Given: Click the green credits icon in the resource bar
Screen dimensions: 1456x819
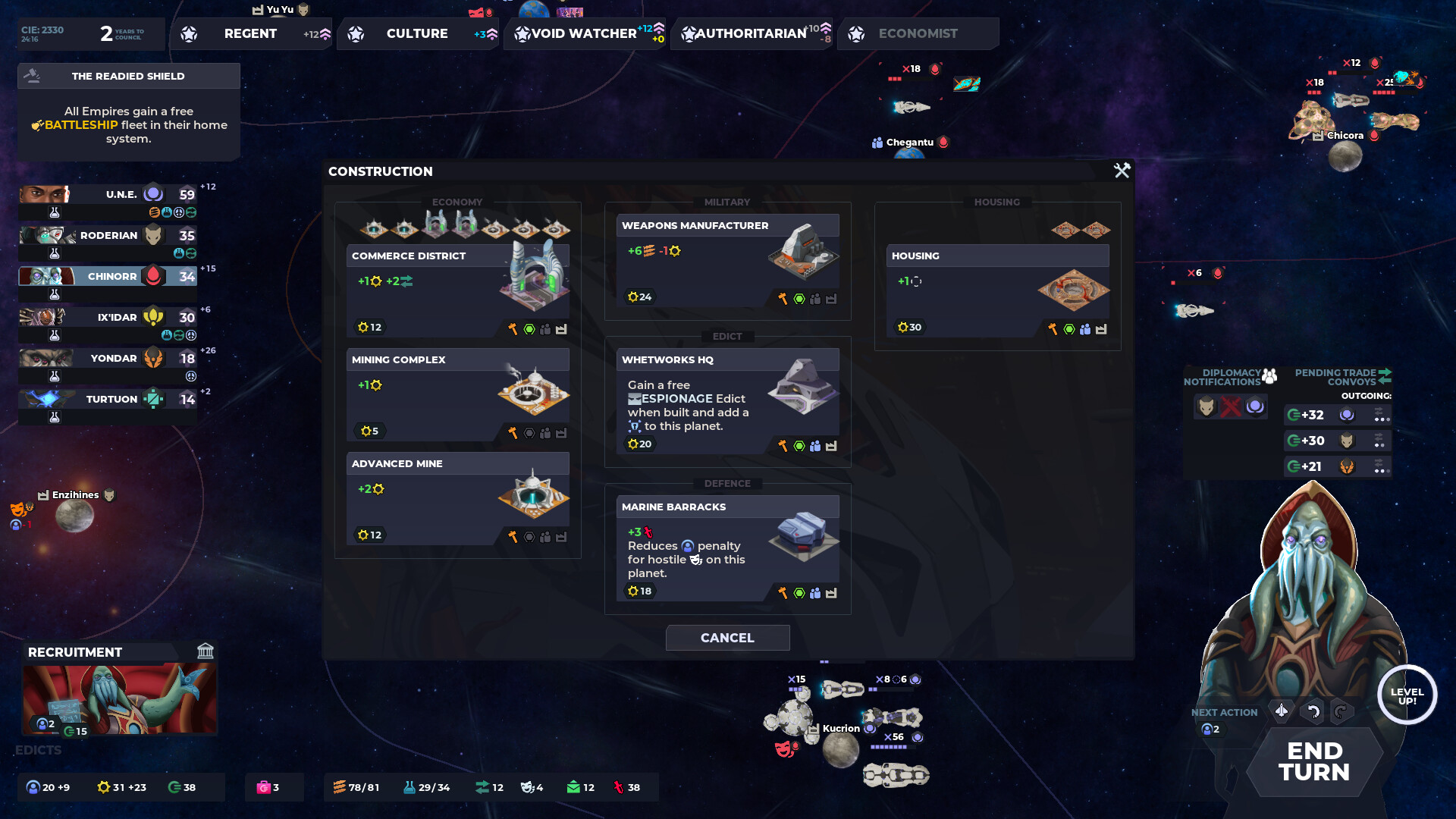Looking at the screenshot, I should 174,787.
